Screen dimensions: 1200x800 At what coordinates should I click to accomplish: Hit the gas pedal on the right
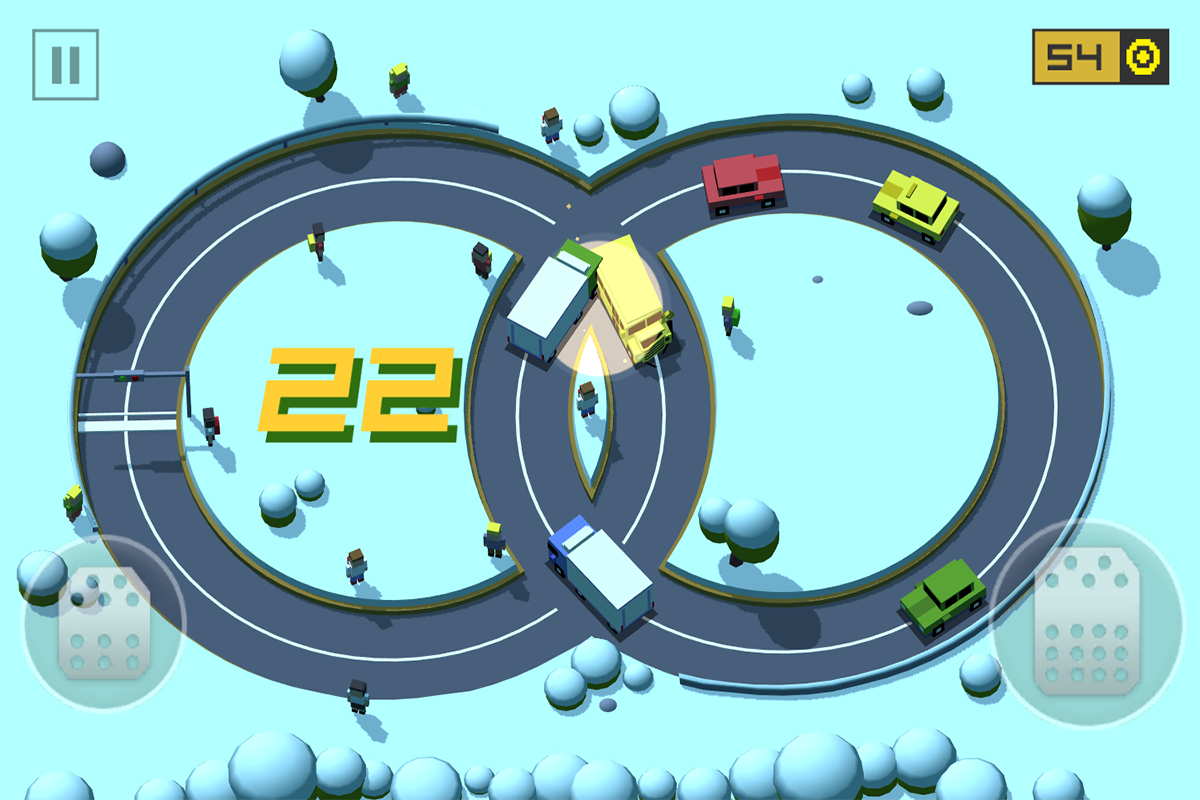1087,623
